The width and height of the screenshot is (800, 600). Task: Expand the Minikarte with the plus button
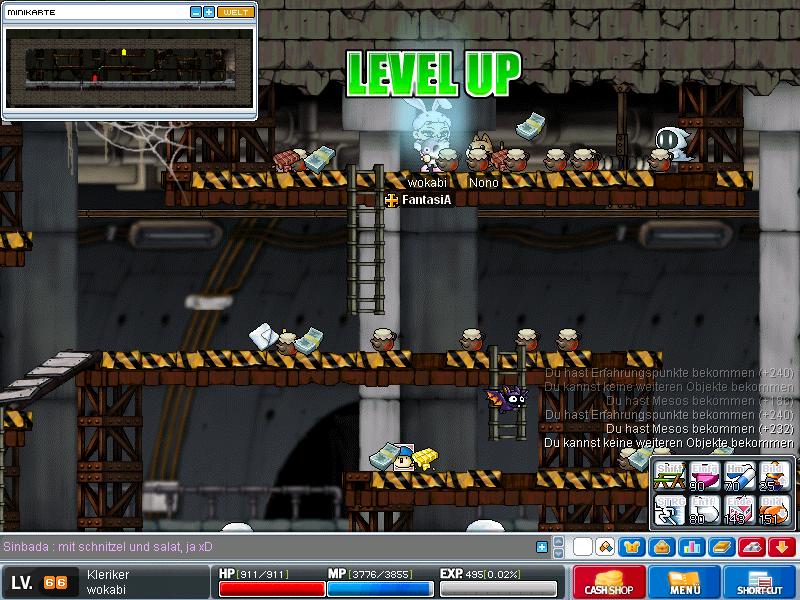pos(208,12)
